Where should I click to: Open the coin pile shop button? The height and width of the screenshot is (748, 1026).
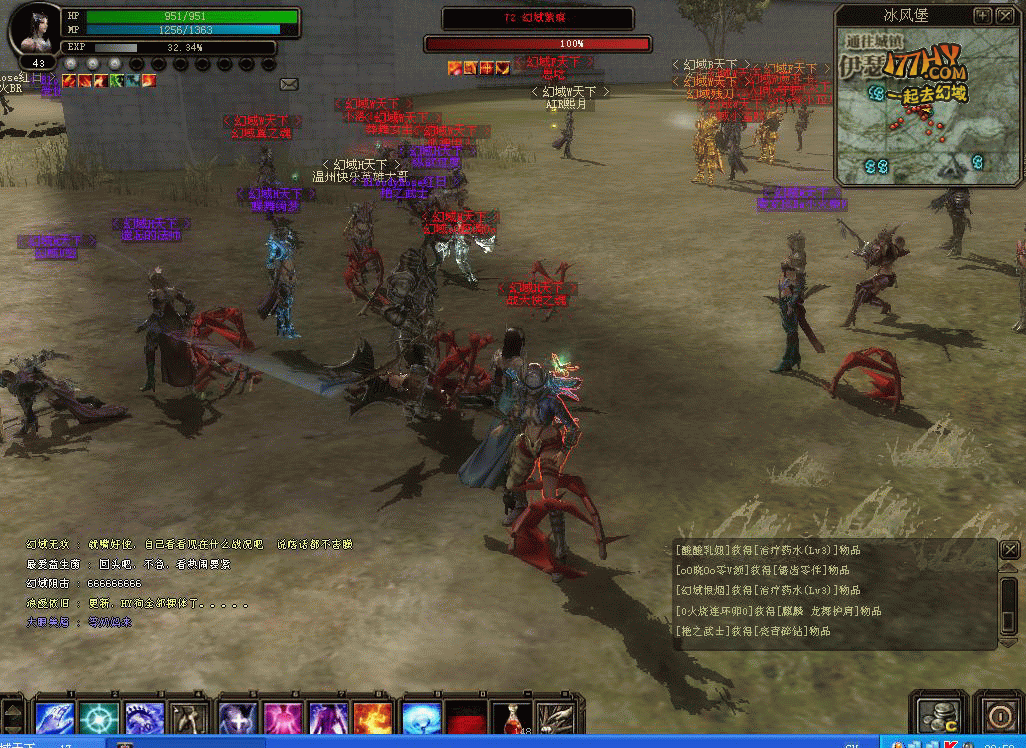click(940, 714)
